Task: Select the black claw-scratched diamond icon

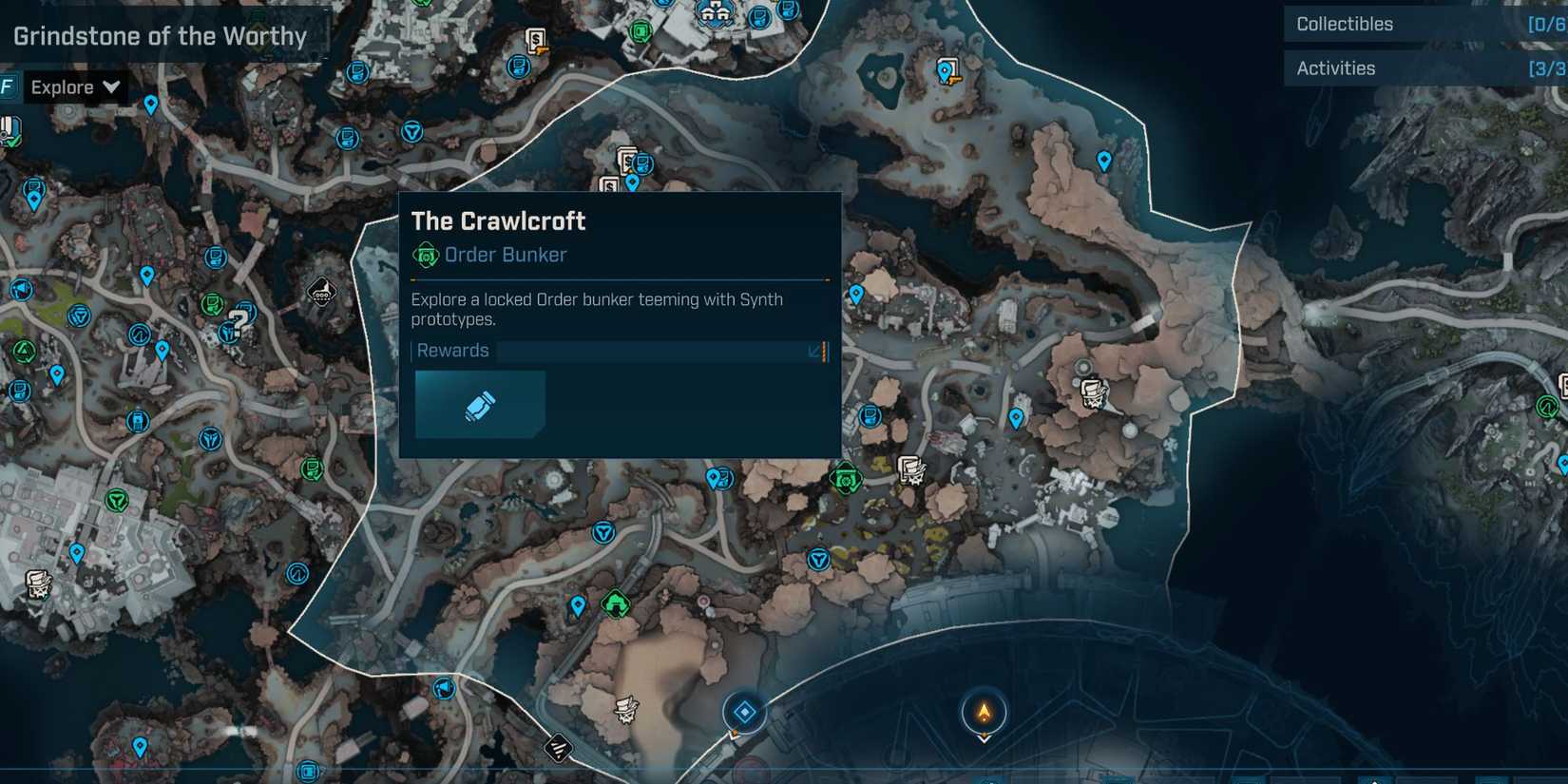Action: click(x=559, y=749)
